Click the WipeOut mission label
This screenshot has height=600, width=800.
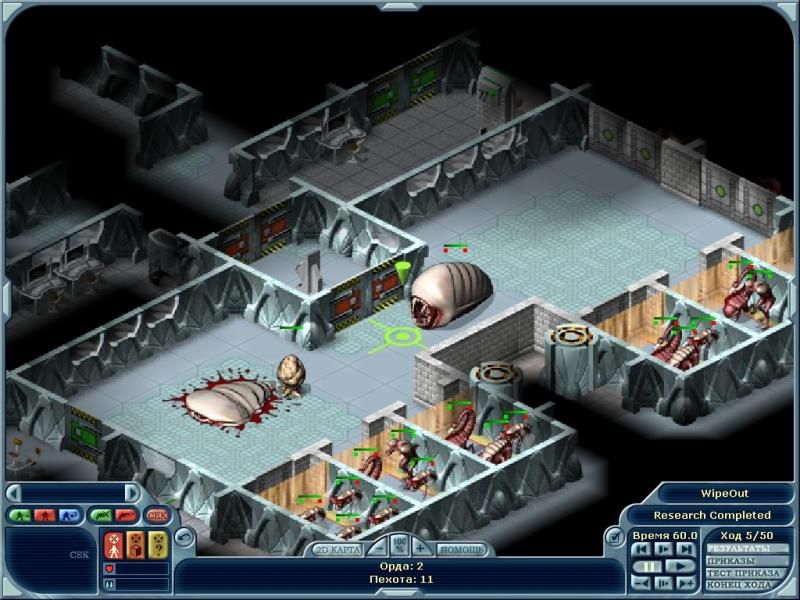725,495
